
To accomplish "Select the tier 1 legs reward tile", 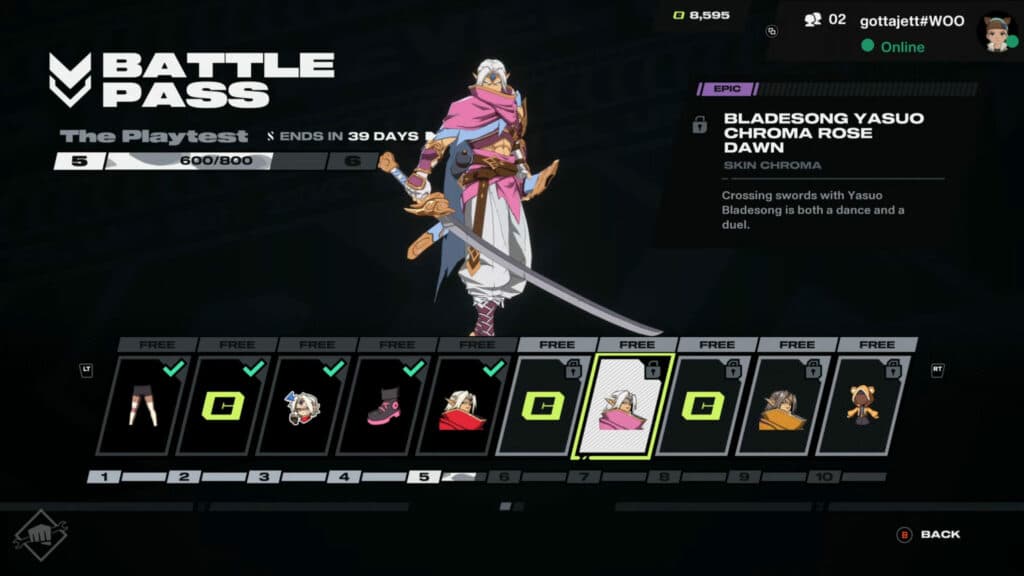I will coord(143,406).
